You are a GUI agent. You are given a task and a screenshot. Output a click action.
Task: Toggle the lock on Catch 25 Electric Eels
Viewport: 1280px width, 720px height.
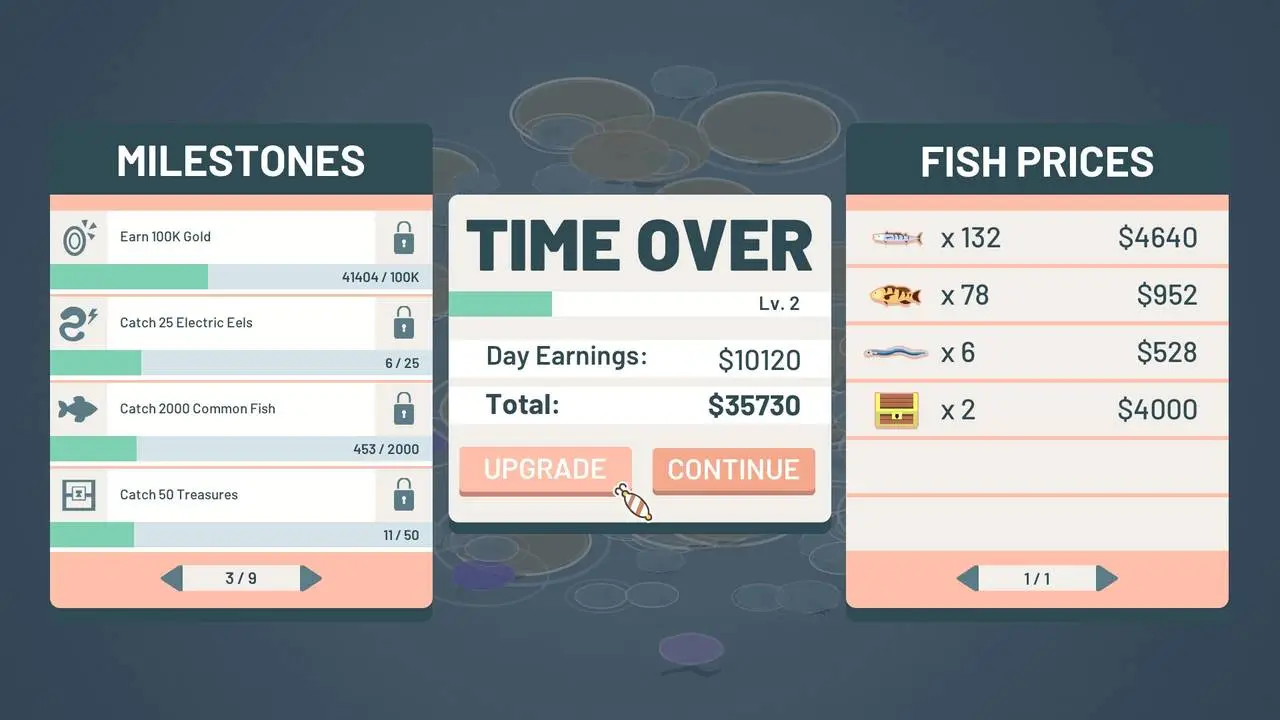(x=403, y=322)
